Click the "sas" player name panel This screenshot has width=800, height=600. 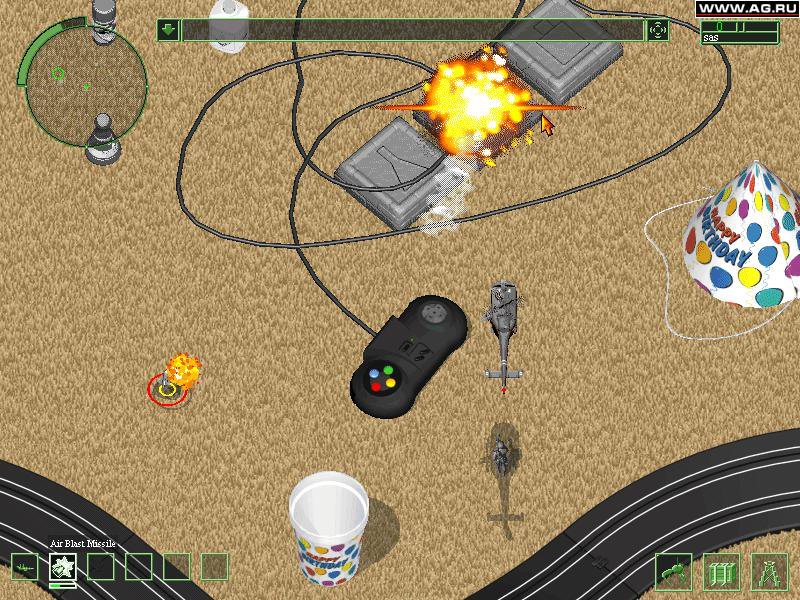[742, 38]
